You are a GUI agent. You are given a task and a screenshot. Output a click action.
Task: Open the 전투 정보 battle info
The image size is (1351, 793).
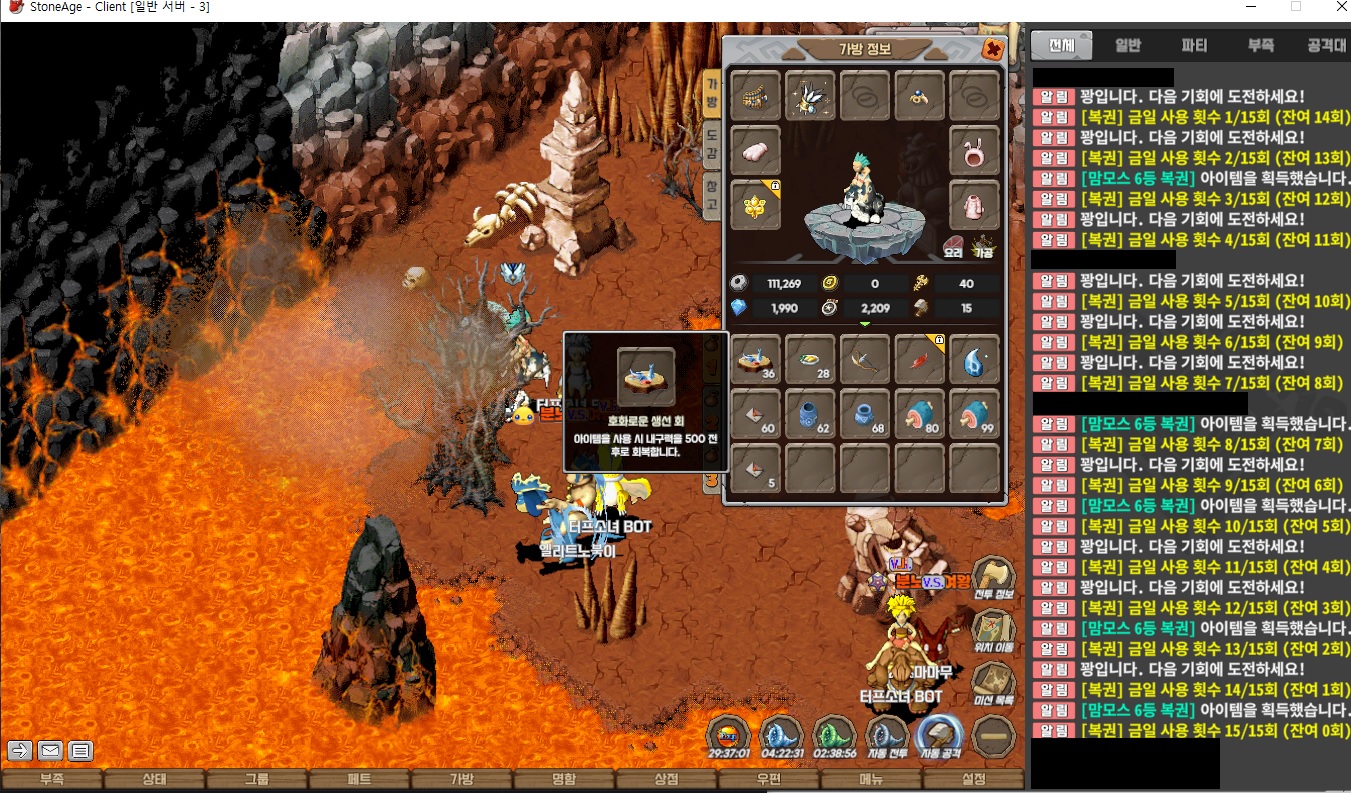pos(993,578)
